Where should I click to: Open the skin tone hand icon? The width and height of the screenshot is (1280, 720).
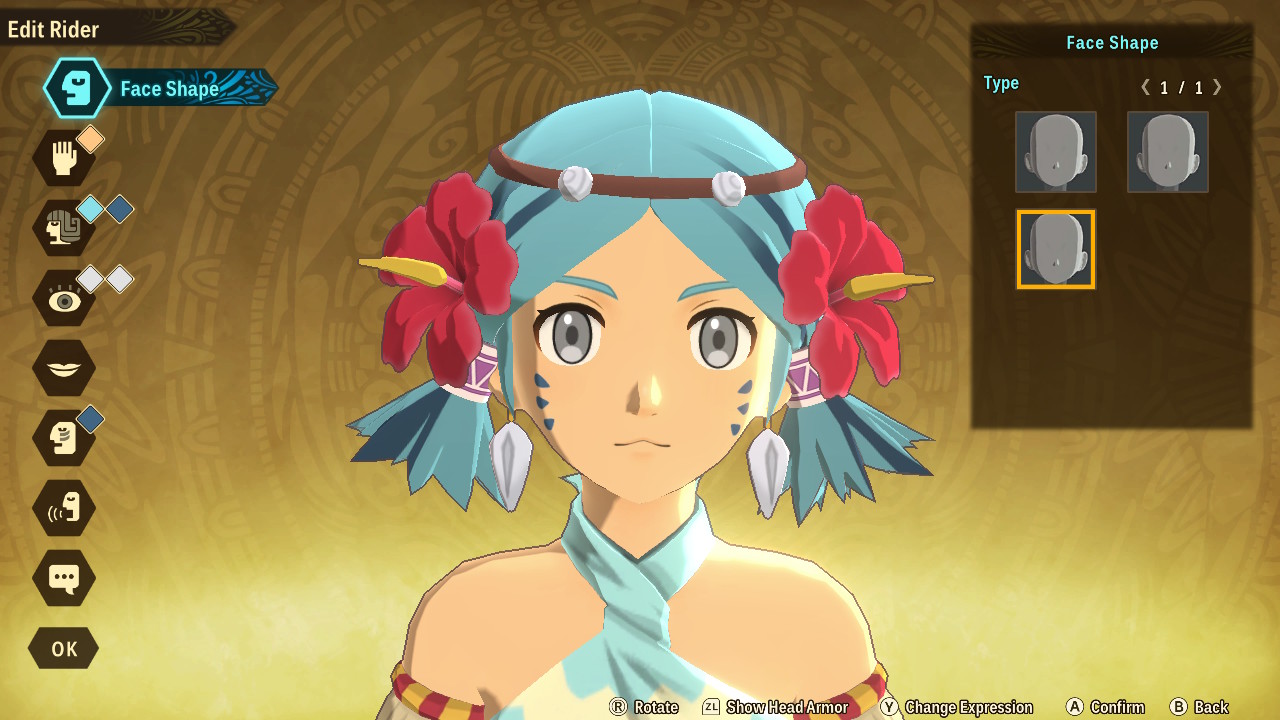(x=64, y=158)
